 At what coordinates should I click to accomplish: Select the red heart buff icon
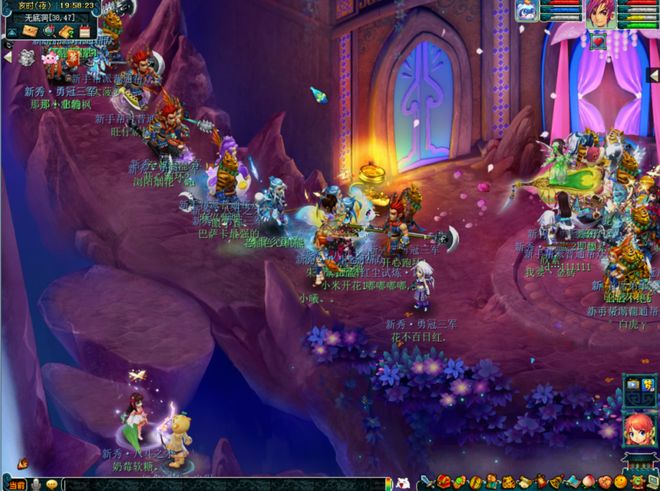[599, 42]
